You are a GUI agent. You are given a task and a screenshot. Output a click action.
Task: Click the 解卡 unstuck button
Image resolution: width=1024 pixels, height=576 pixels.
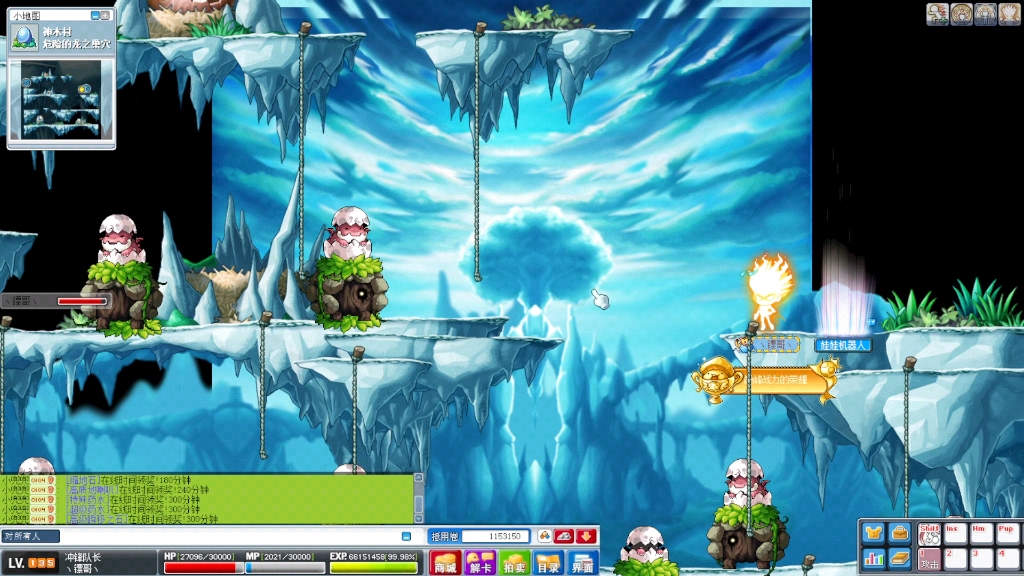click(x=480, y=563)
